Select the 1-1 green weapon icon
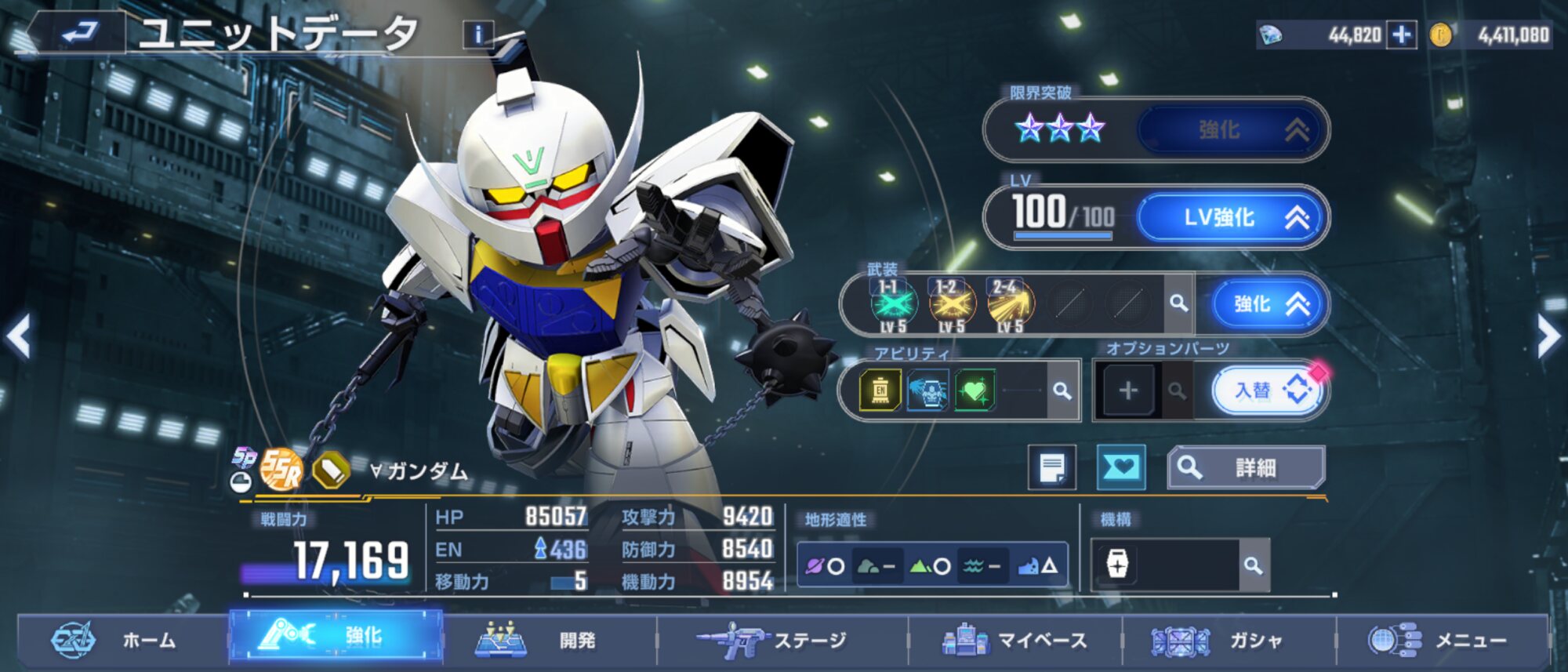 [892, 304]
